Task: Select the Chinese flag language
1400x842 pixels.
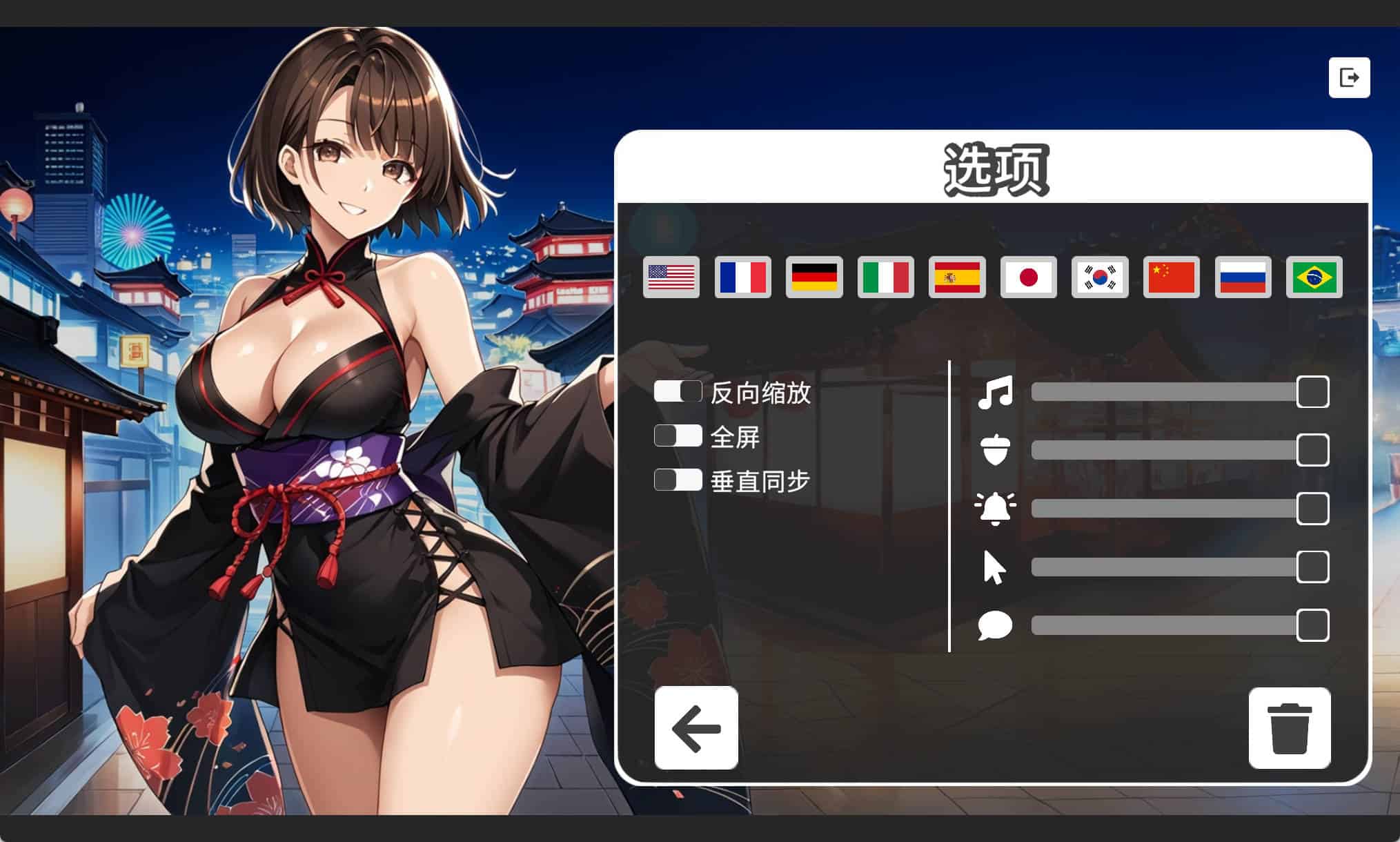Action: pyautogui.click(x=1171, y=277)
